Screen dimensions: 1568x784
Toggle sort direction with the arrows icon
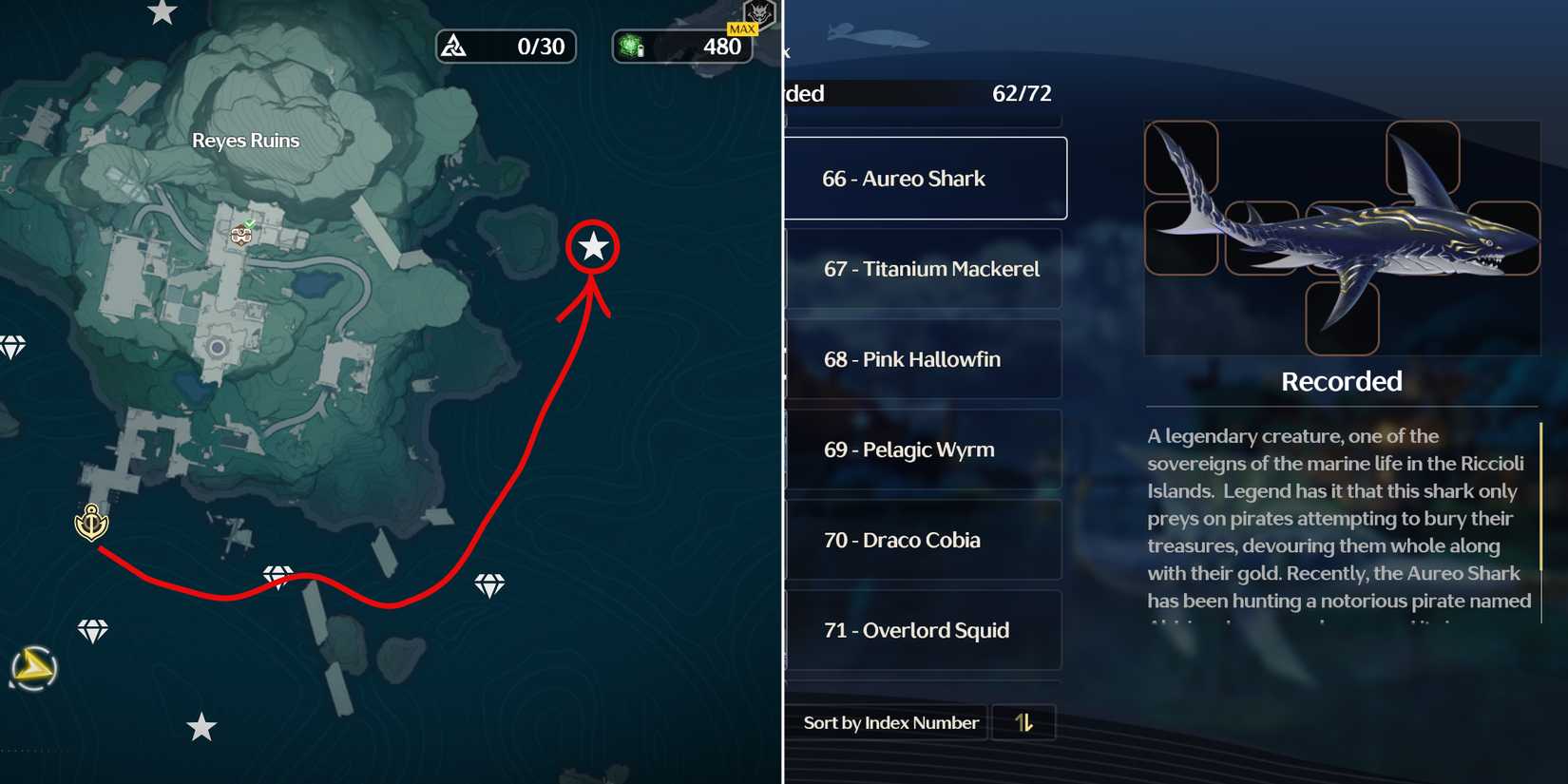click(x=1024, y=722)
